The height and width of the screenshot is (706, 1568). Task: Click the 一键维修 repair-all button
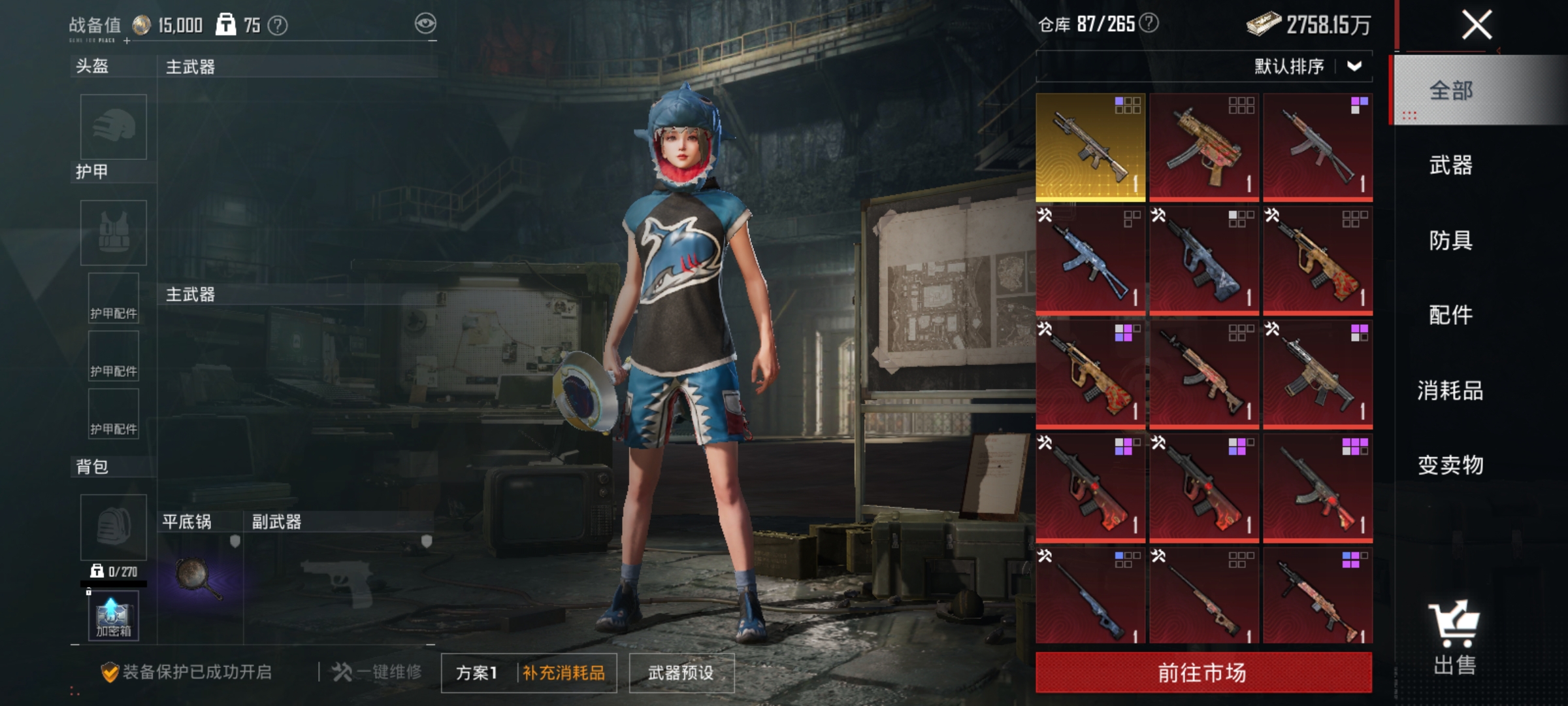378,672
